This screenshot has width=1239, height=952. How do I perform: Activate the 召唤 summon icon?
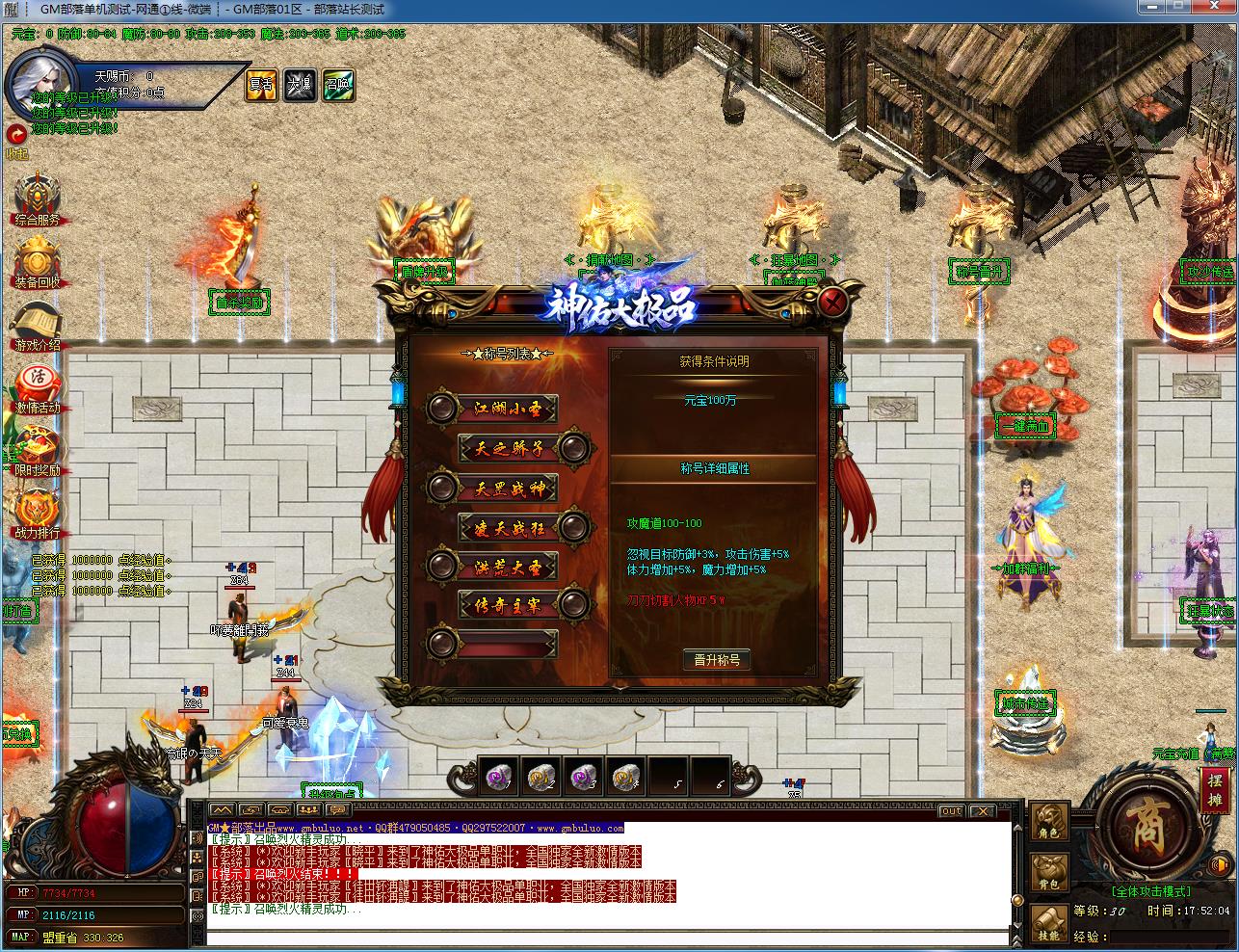[x=337, y=85]
